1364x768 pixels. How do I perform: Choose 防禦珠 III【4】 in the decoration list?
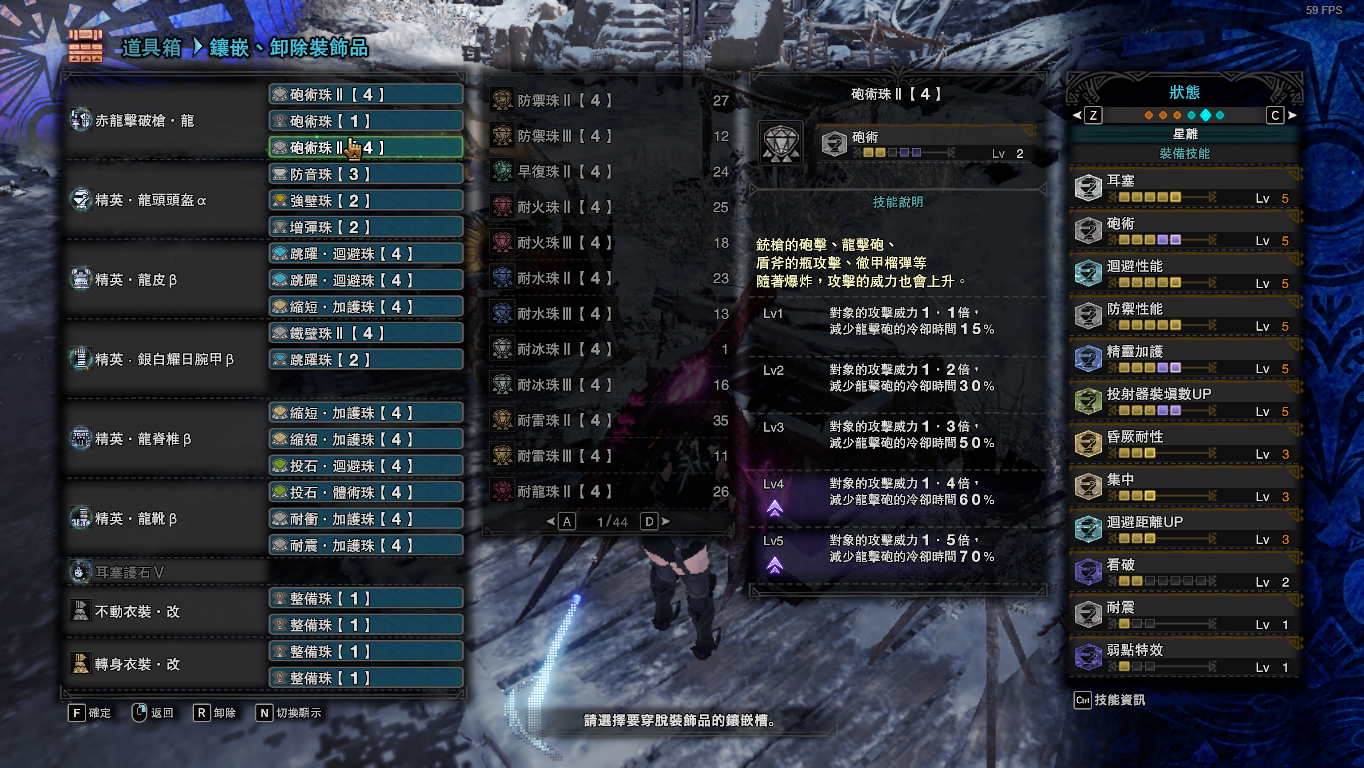click(610, 136)
